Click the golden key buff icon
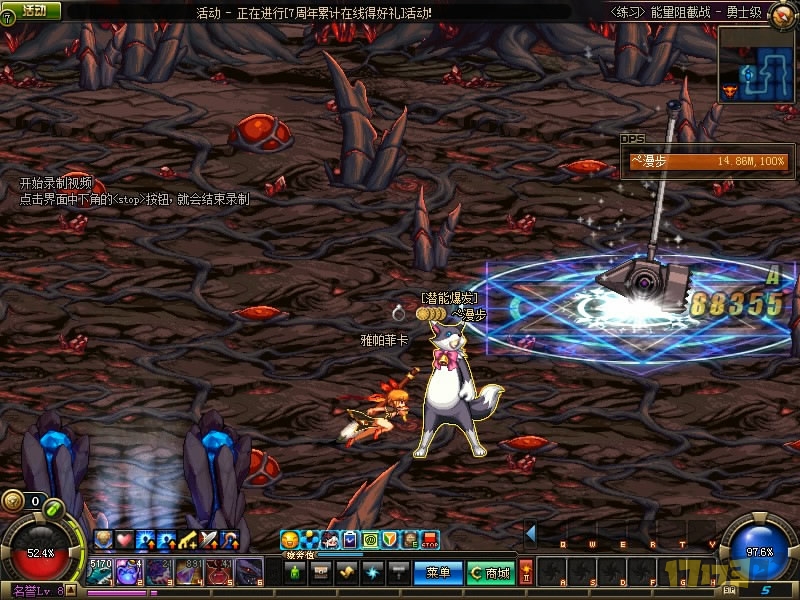800x600 pixels. [x=188, y=540]
